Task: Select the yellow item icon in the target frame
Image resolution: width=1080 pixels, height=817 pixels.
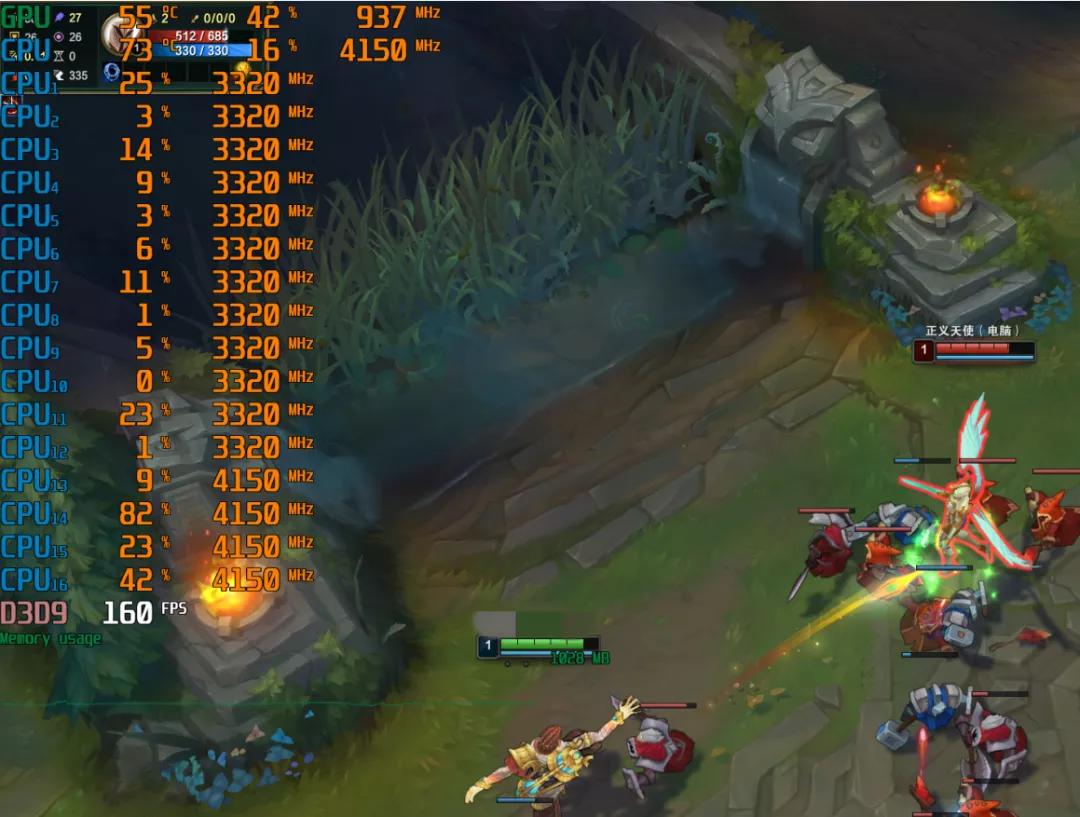Action: coord(242,68)
